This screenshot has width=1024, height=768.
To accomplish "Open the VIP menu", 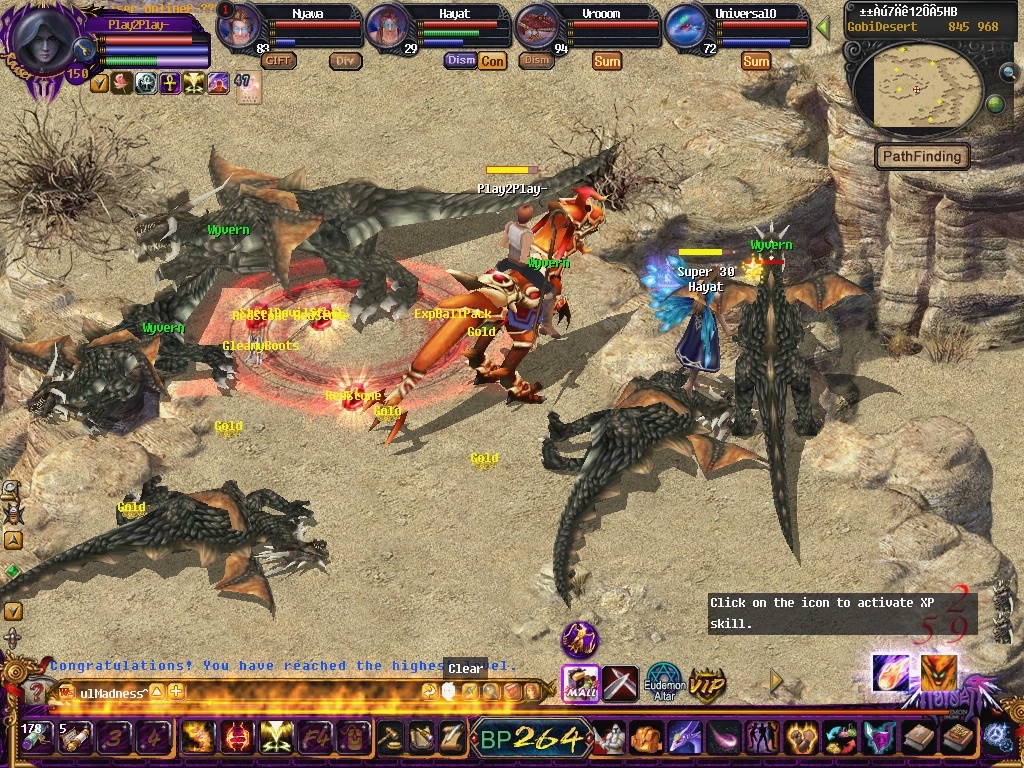I will tap(707, 684).
